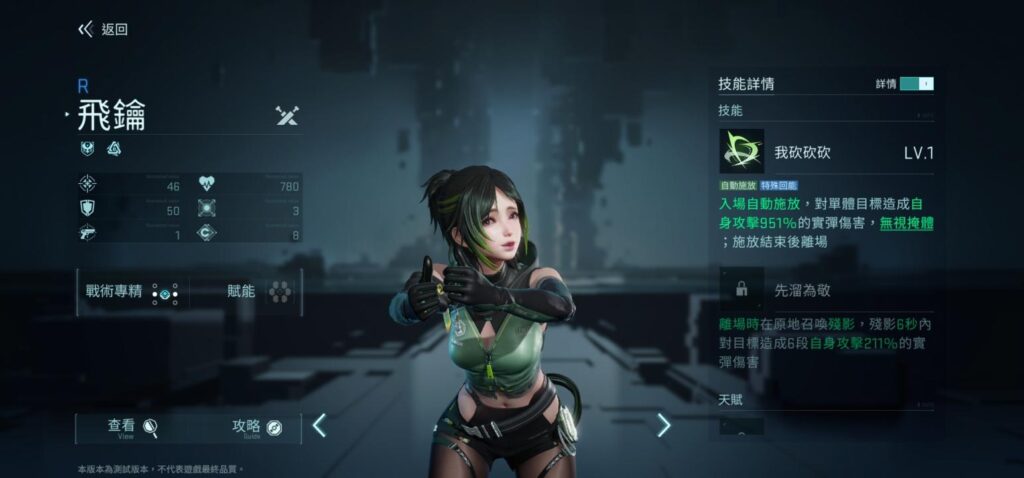Select the locked 先溜為敬 skill
Viewport: 1024px width, 478px height.
pos(742,289)
